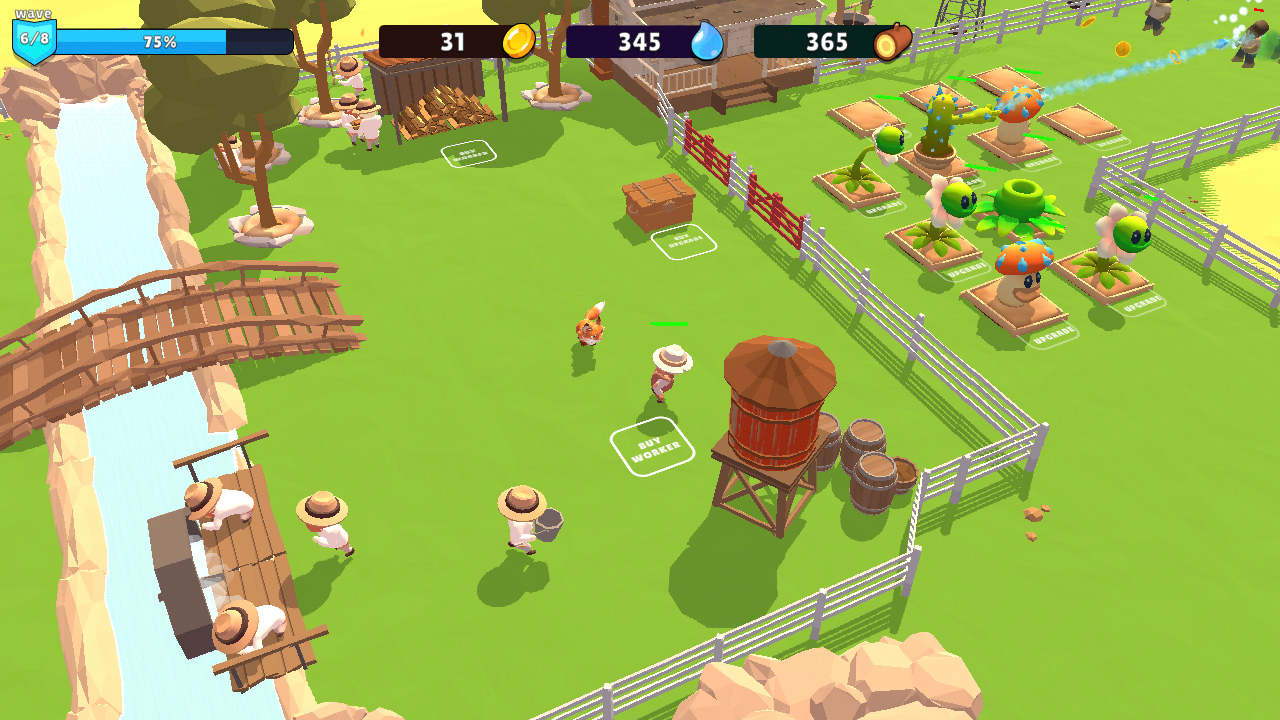Tap BUY UPGRADE next to the wooden chest
This screenshot has height=720, width=1280.
point(687,241)
